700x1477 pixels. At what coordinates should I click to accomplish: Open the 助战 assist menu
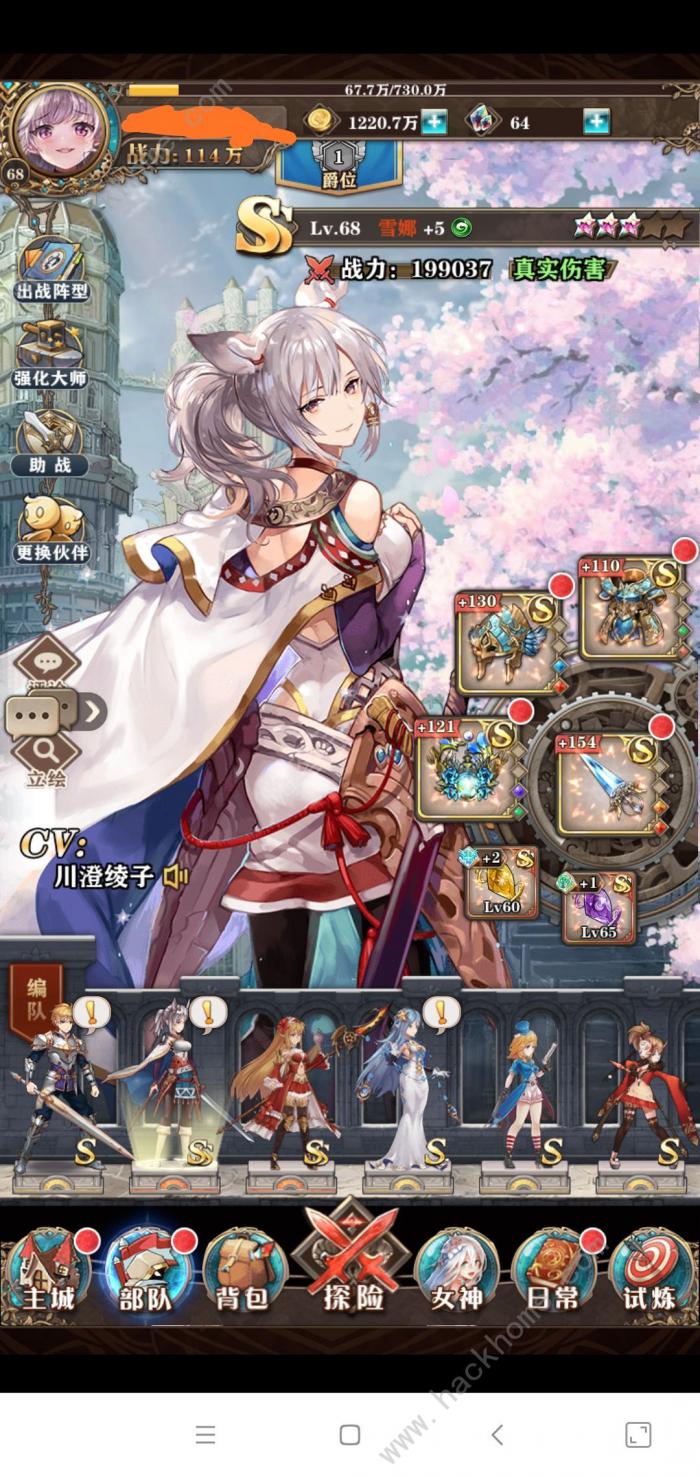(x=52, y=439)
